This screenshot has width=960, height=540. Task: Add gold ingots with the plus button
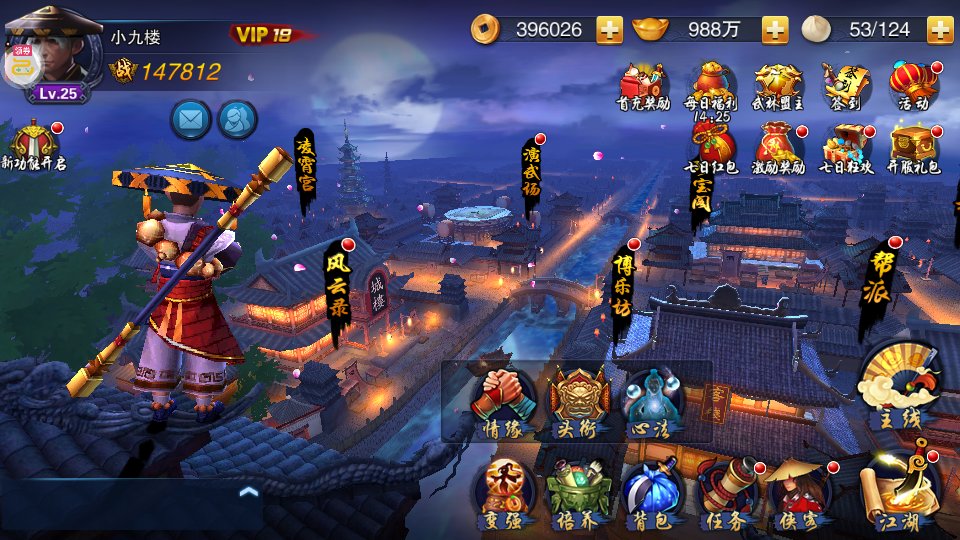[x=775, y=30]
